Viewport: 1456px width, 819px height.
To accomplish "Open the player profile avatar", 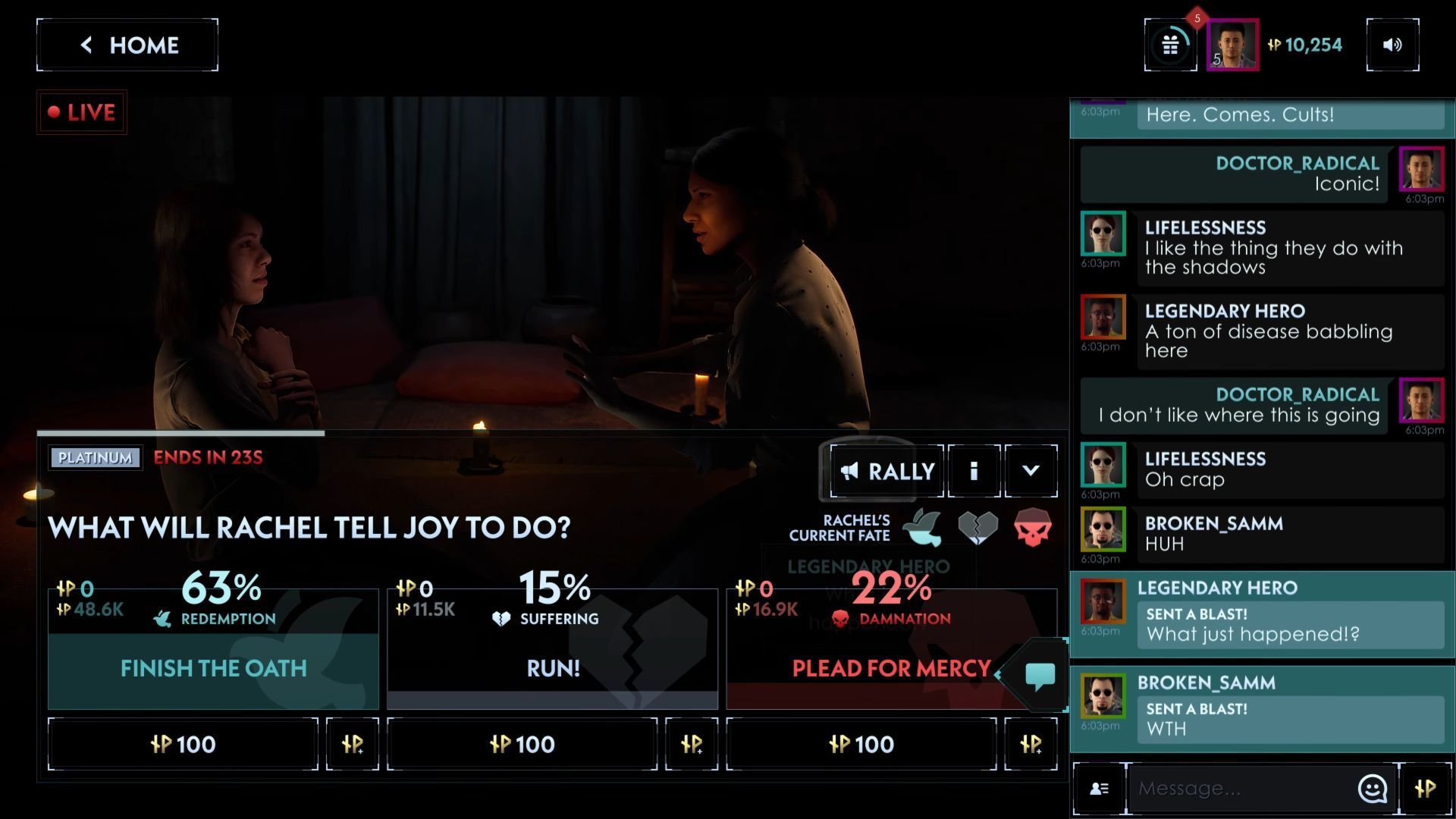I will (x=1232, y=45).
